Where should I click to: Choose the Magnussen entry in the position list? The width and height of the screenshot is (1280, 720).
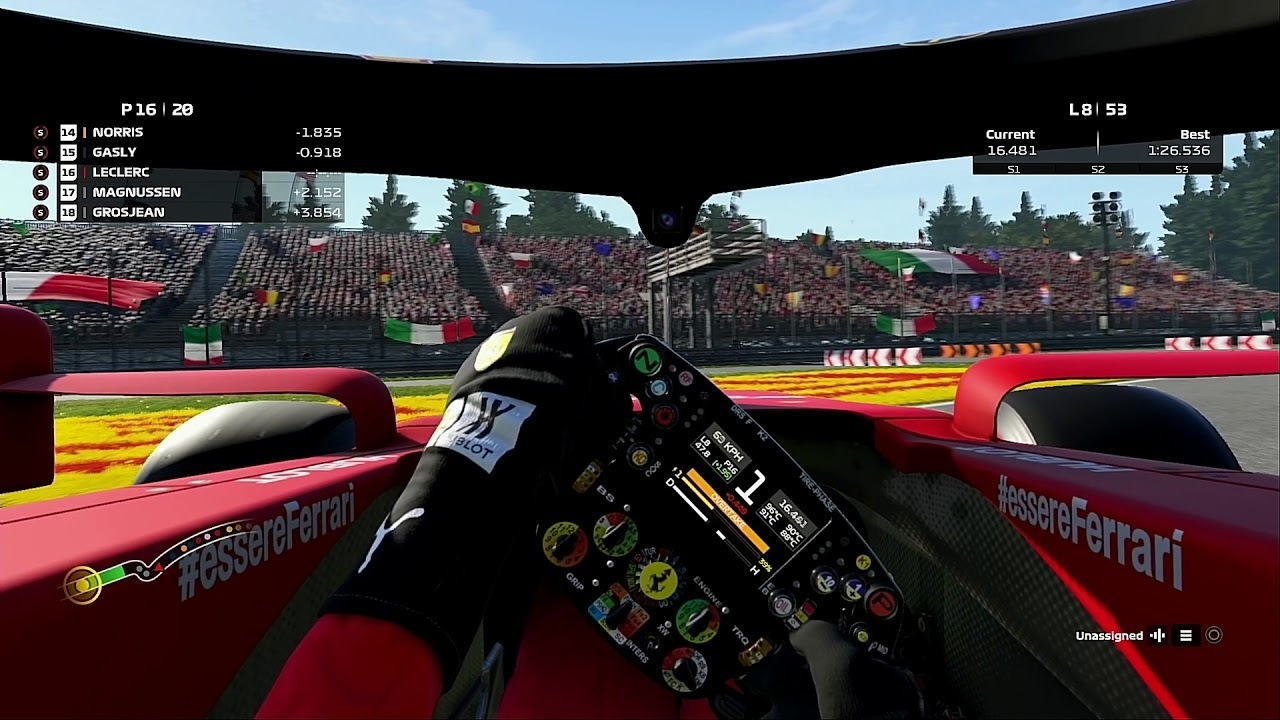coord(136,192)
